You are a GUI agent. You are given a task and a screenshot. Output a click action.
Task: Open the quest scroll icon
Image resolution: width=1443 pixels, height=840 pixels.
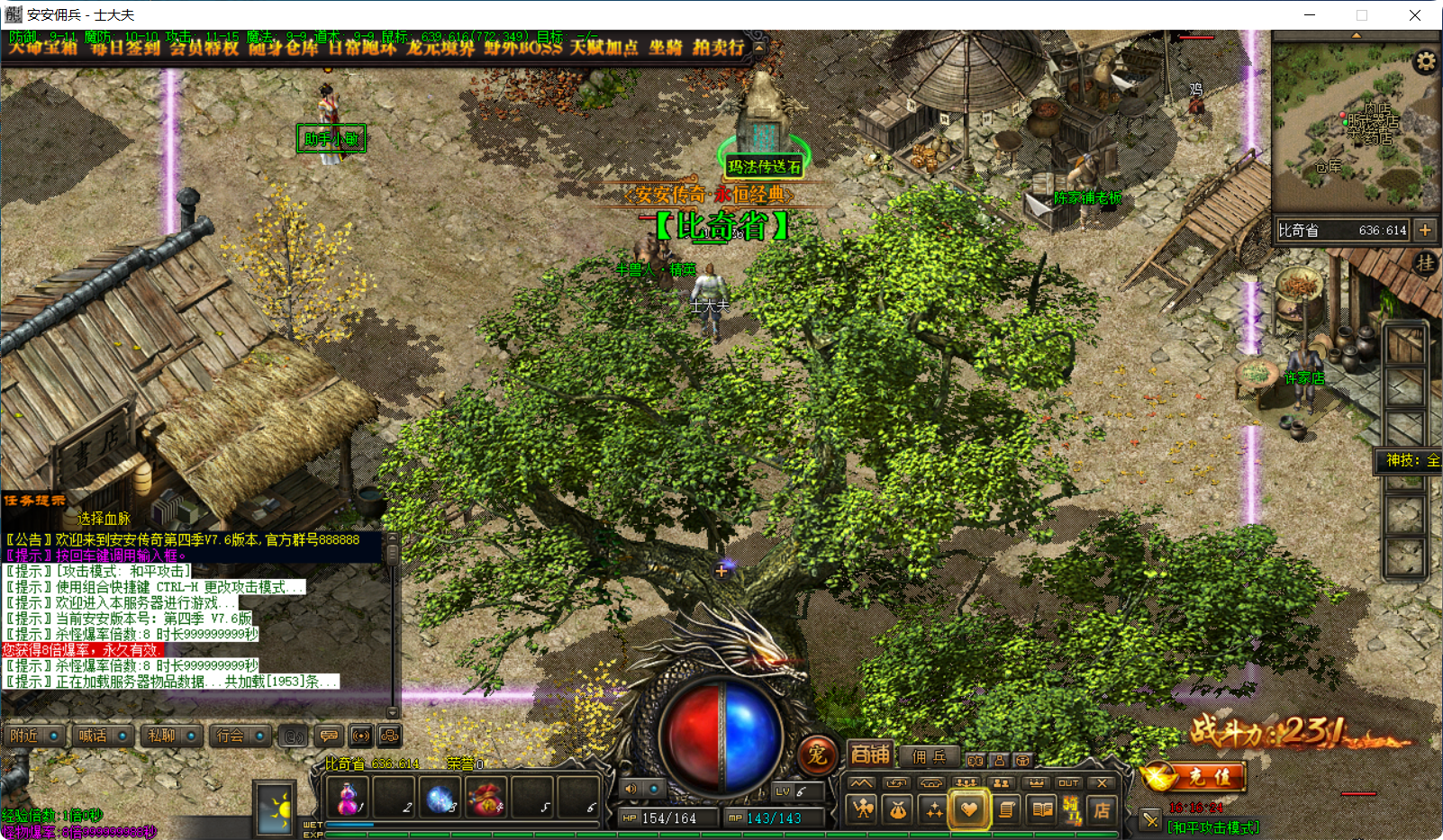(x=1005, y=811)
